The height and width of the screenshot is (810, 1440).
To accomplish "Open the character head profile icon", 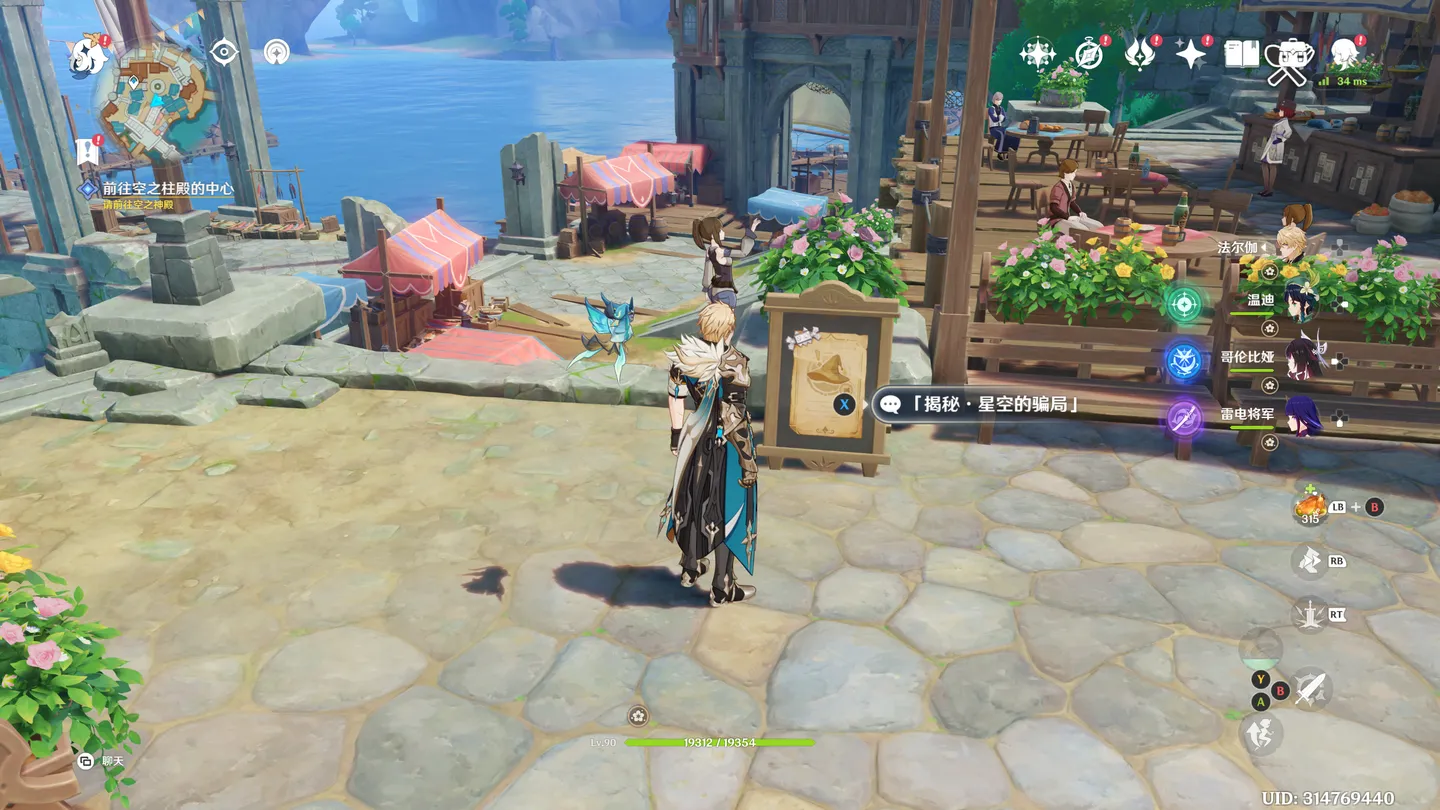I will (x=1344, y=54).
